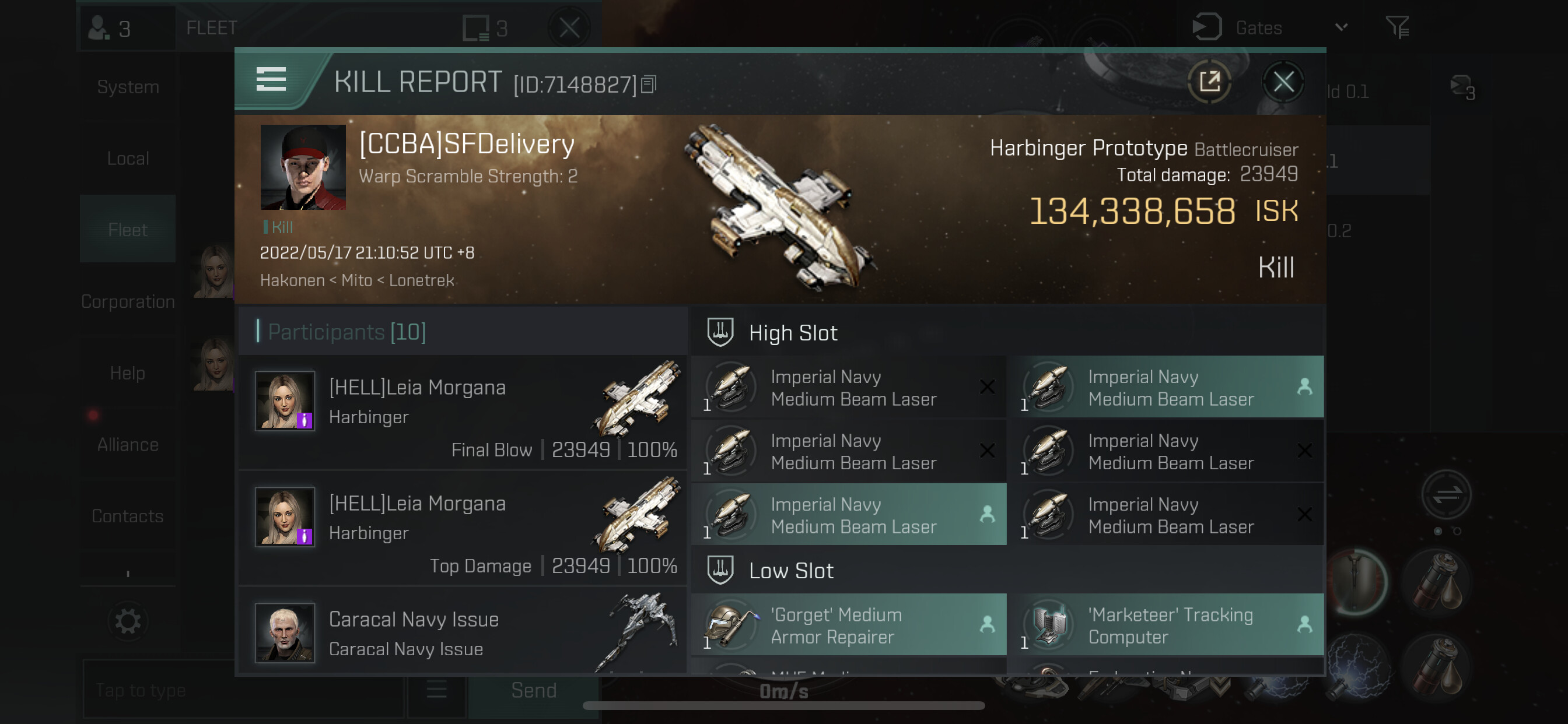
Task: Close the Kill Report window
Action: pos(1283,82)
